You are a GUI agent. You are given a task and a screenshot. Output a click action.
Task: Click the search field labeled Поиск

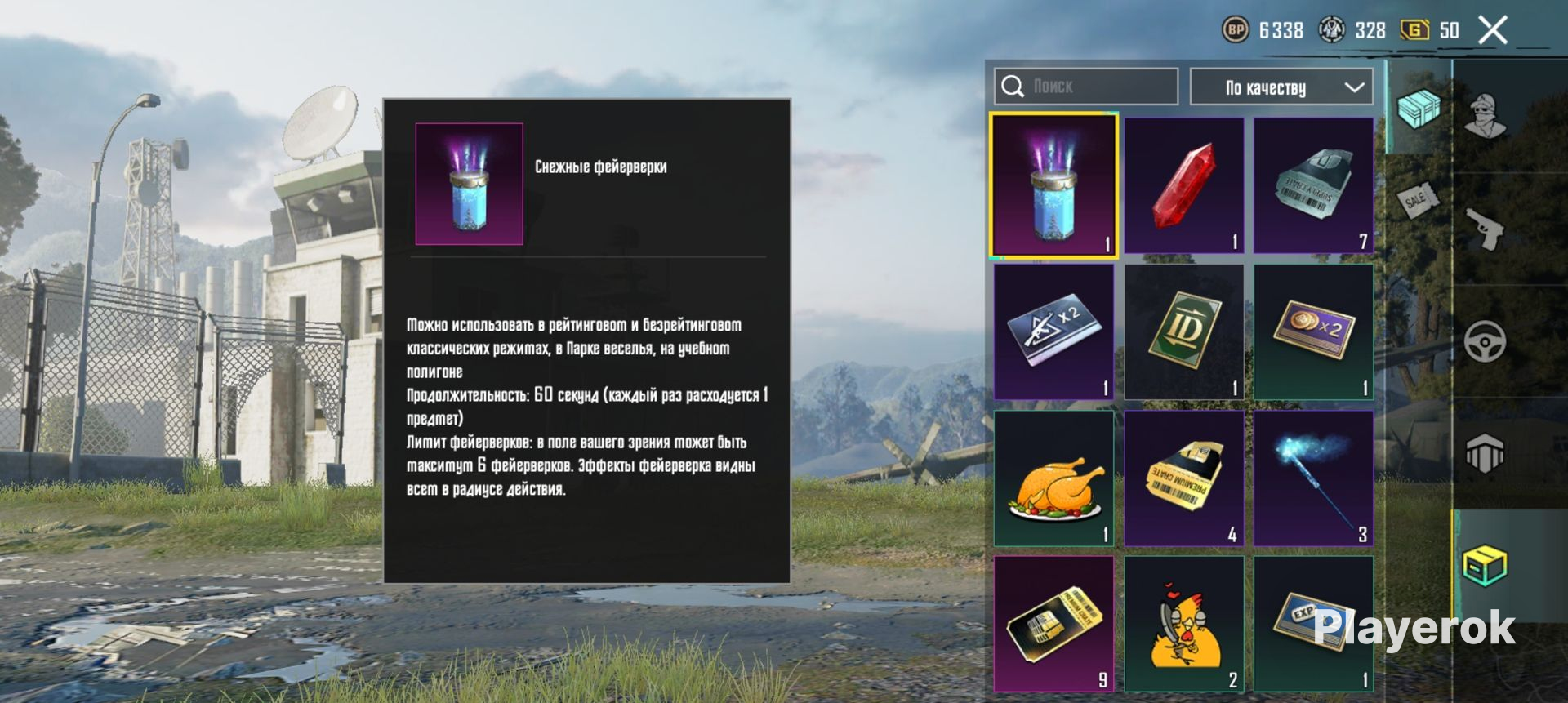[1086, 87]
